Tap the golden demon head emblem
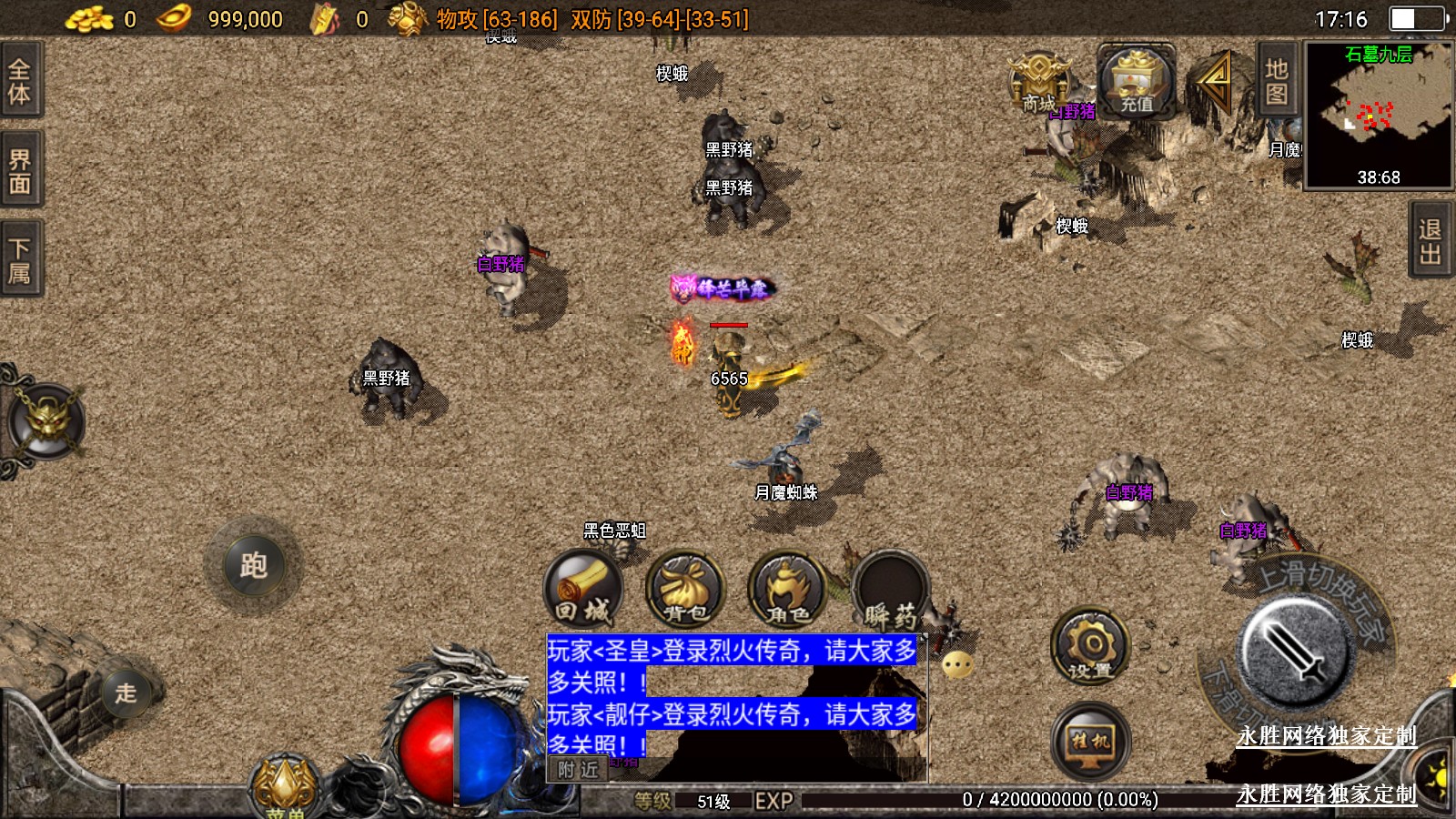This screenshot has height=819, width=1456. coord(45,422)
